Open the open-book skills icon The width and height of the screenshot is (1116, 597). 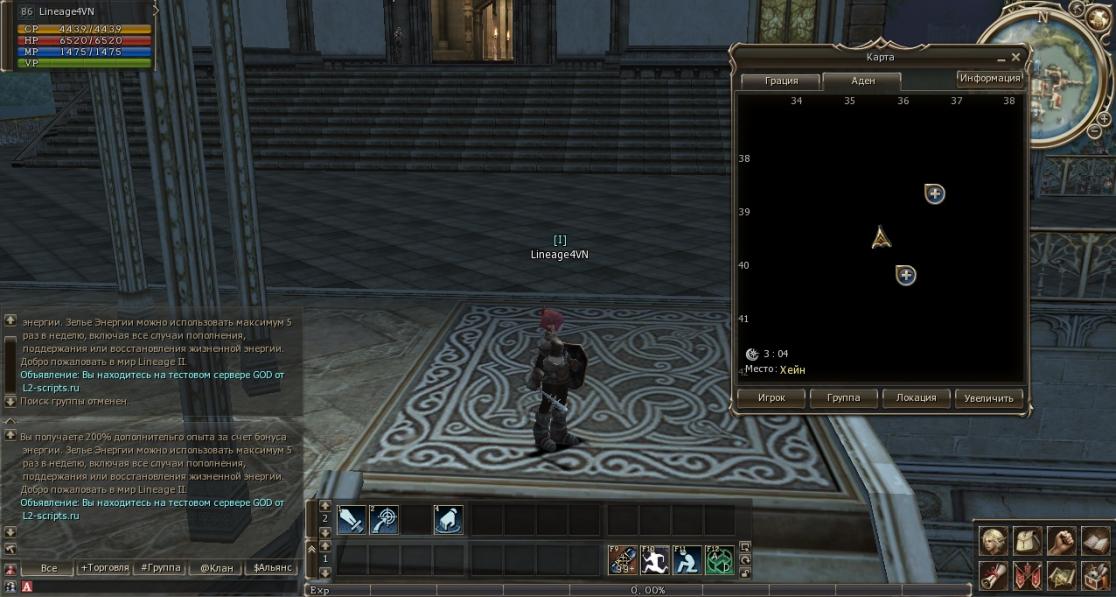pyautogui.click(x=1095, y=541)
